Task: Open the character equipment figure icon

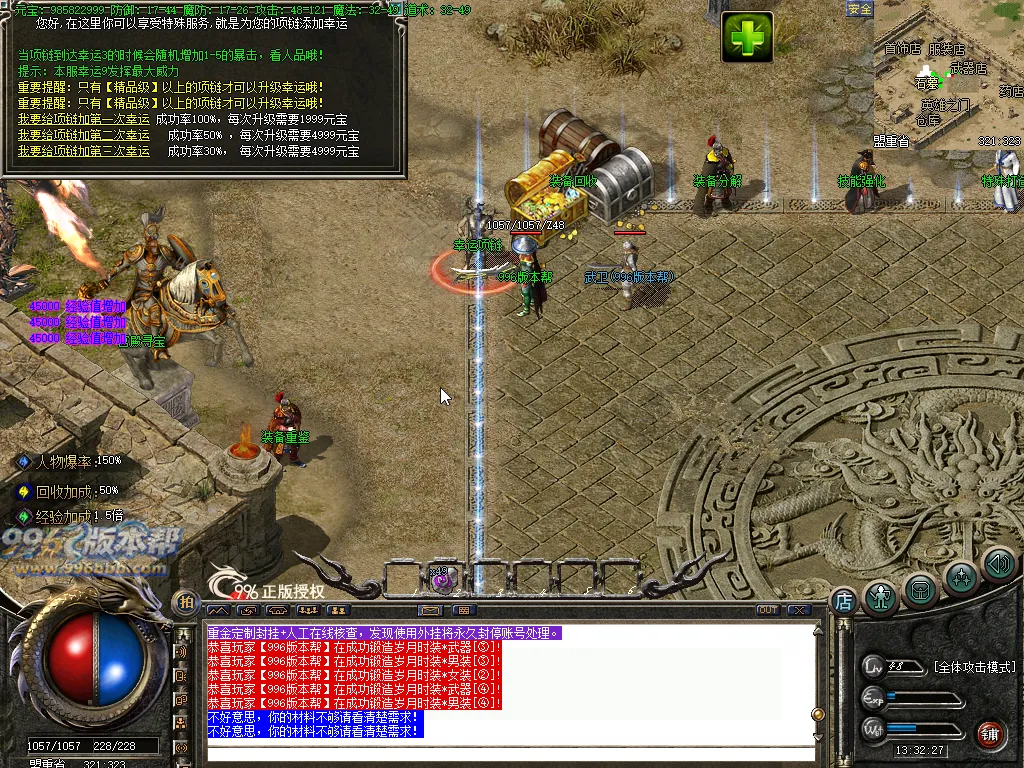Action: tap(881, 597)
